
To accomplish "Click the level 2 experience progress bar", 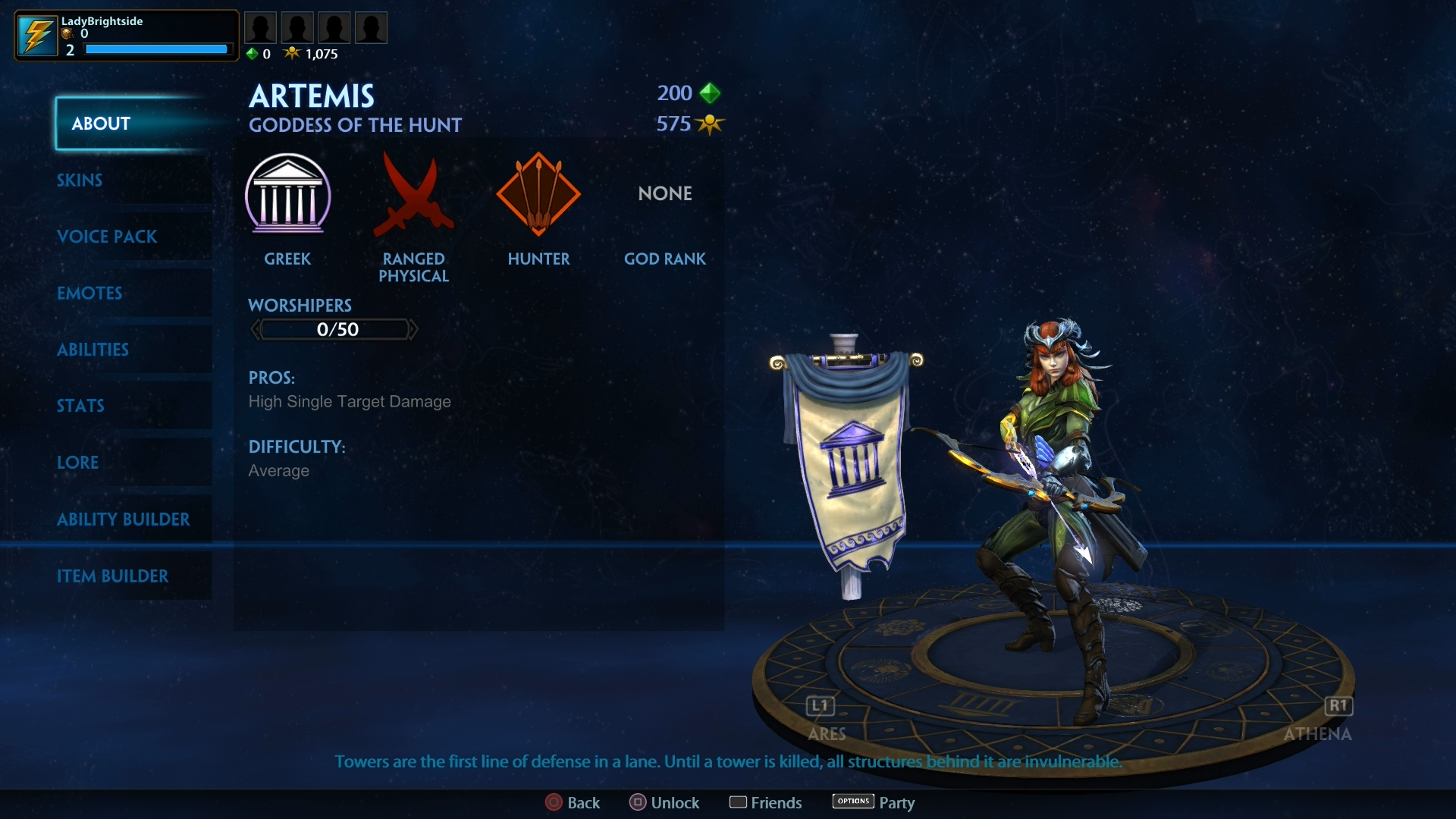I will click(155, 49).
